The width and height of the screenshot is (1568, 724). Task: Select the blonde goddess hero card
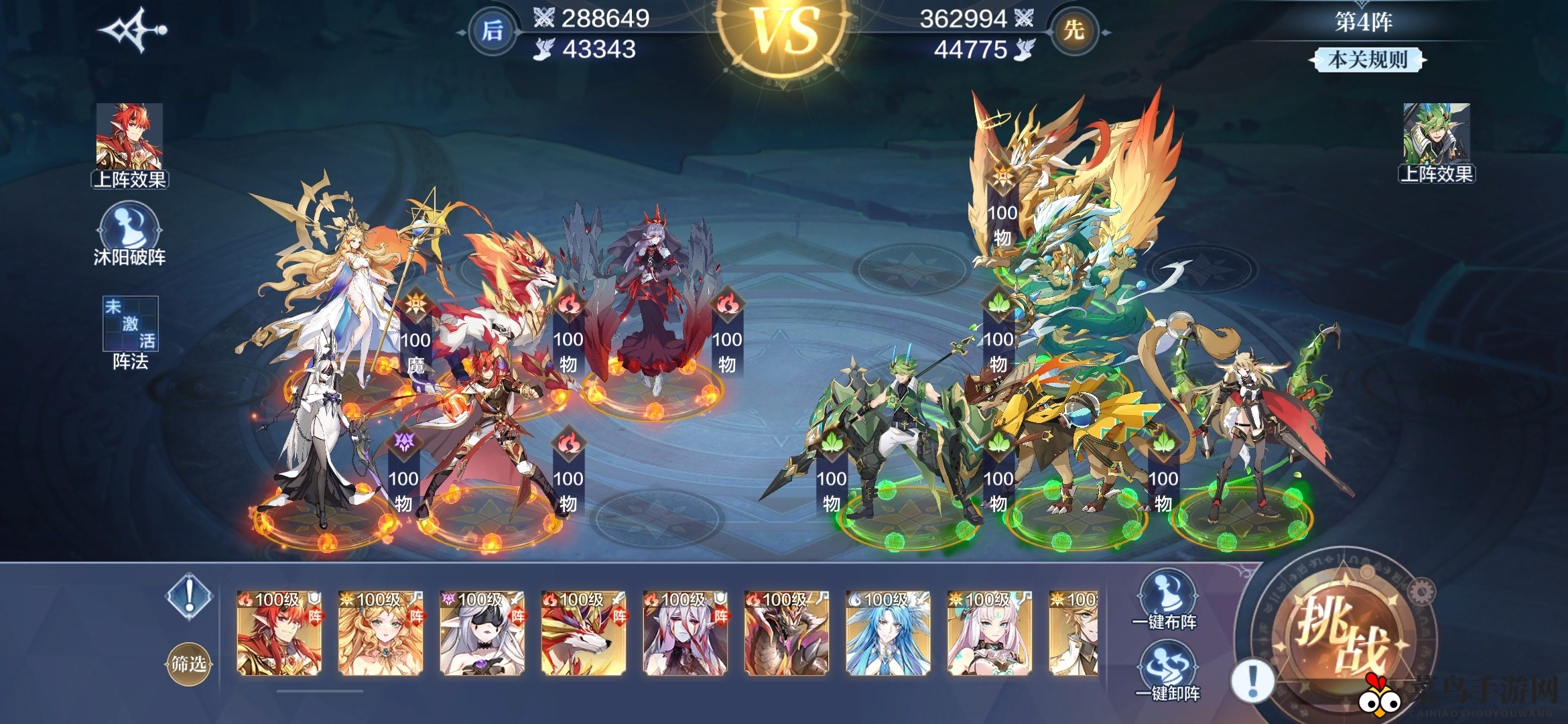(381, 633)
